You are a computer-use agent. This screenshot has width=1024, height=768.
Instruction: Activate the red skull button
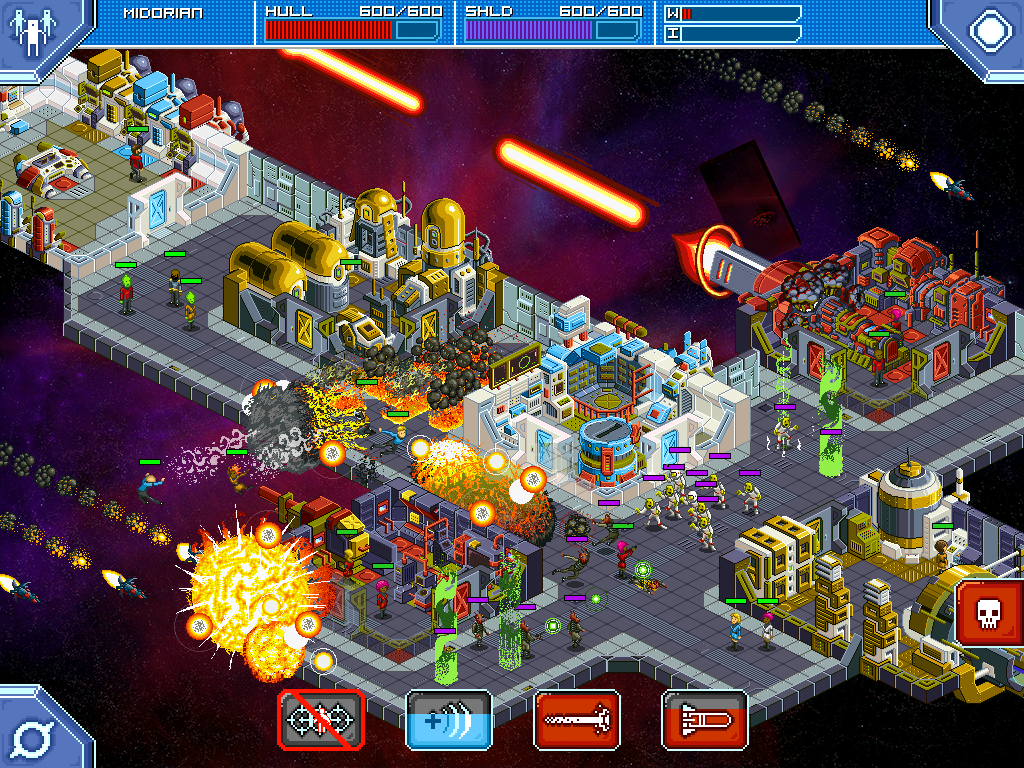coord(988,611)
